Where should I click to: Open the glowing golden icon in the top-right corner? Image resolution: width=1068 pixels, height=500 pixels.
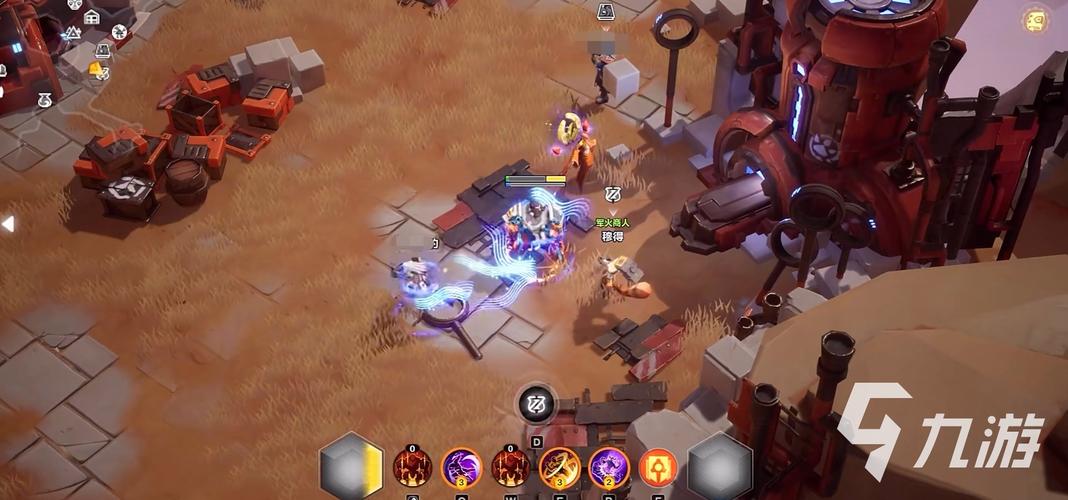[1036, 20]
